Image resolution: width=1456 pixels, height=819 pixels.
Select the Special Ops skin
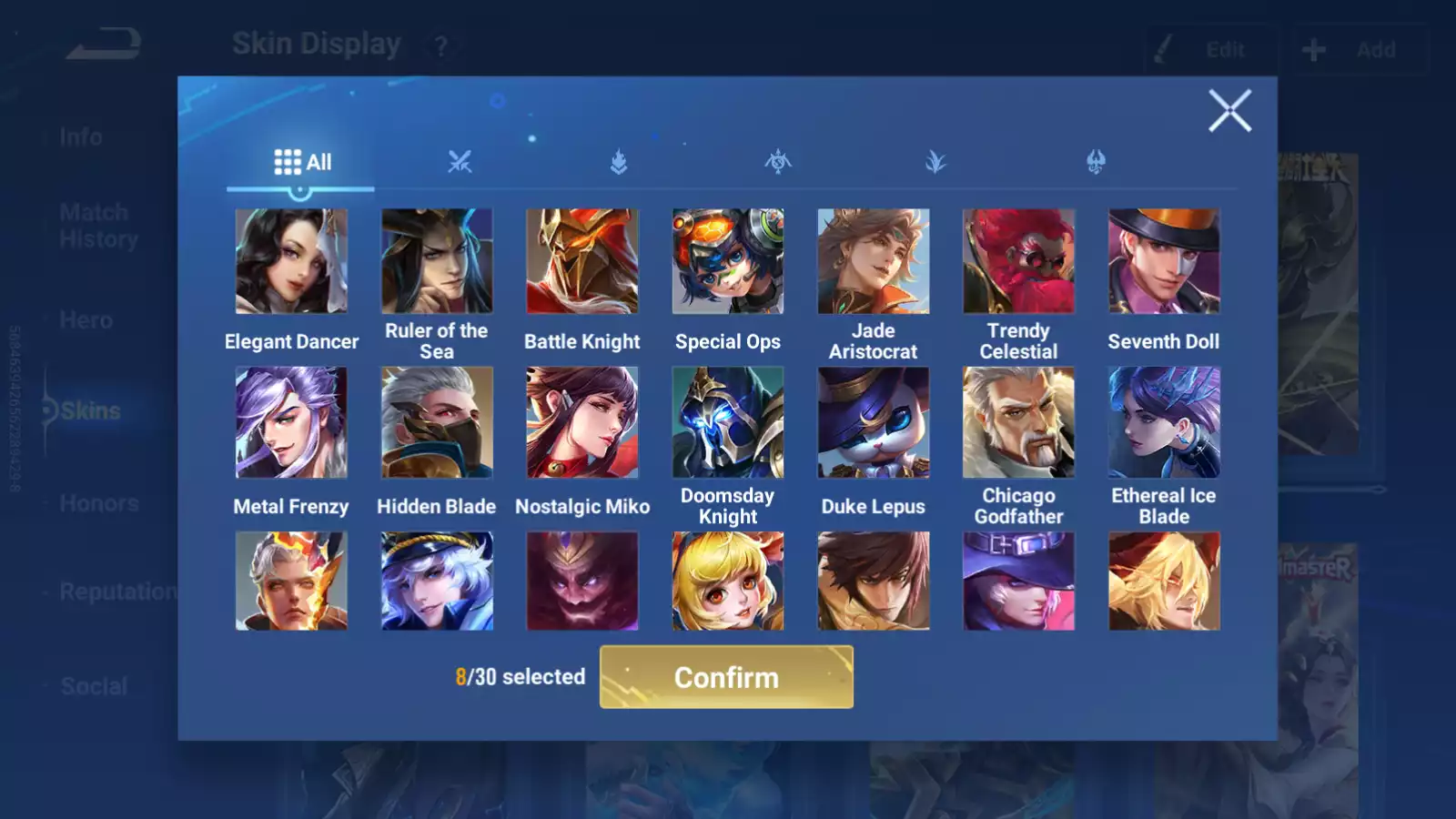pyautogui.click(x=728, y=262)
